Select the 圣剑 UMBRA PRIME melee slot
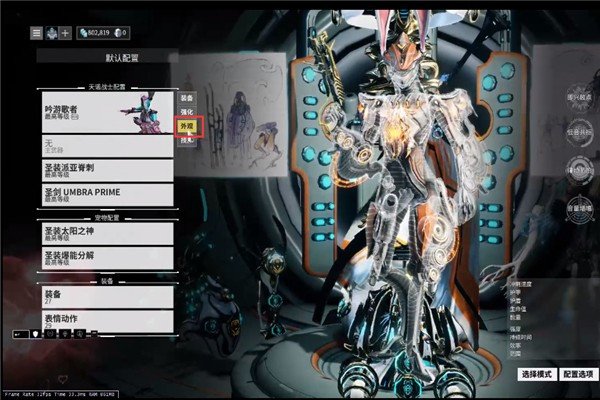 point(106,195)
